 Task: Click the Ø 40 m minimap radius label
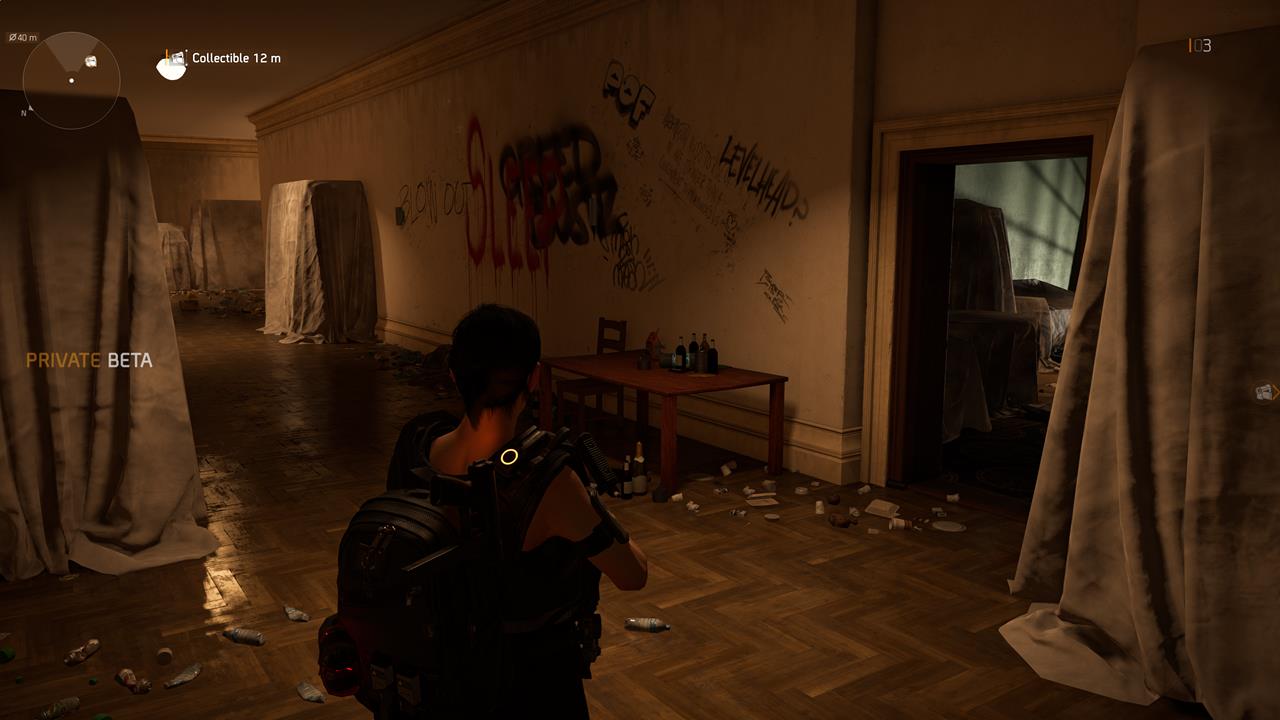coord(23,35)
